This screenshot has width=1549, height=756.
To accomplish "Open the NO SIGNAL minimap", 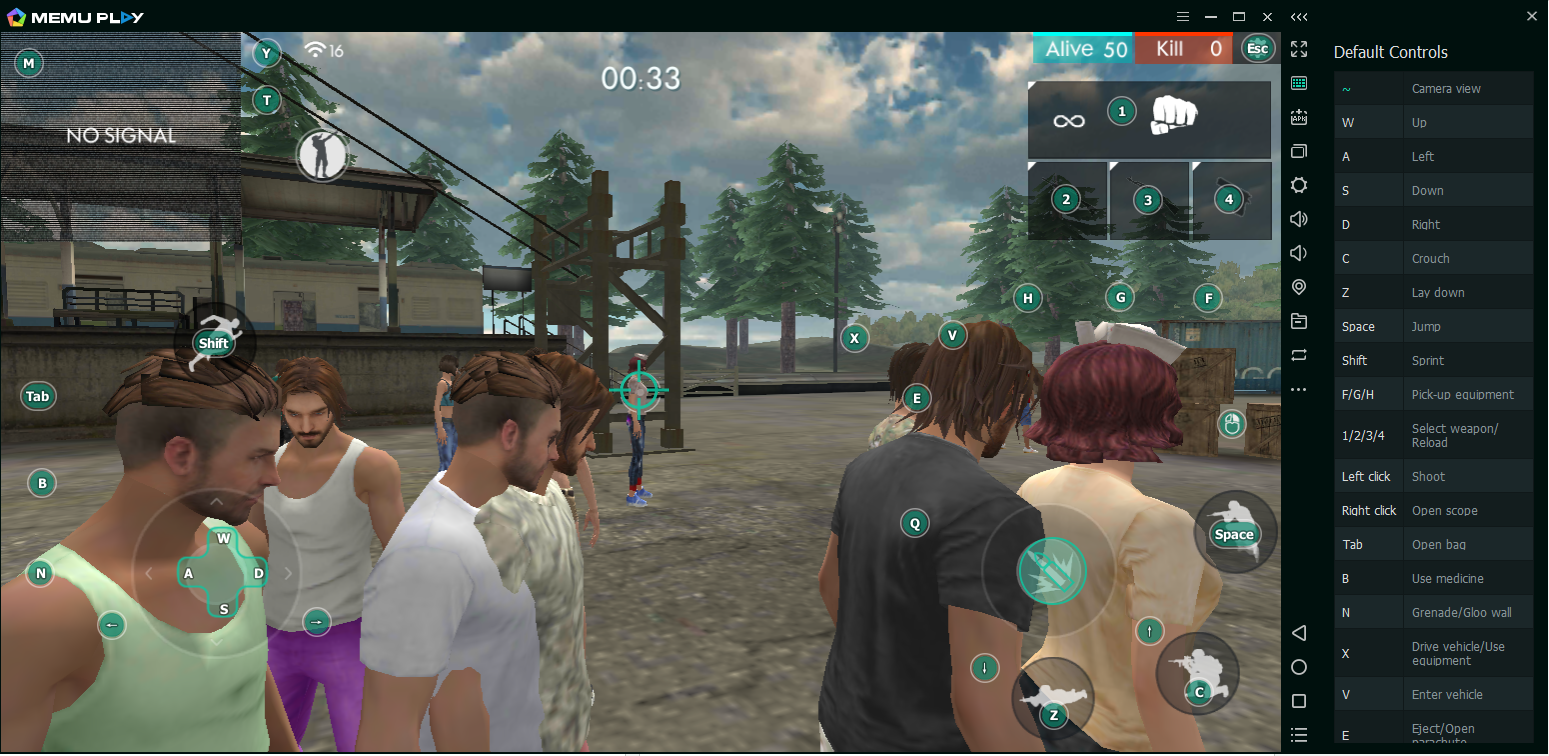I will (121, 136).
